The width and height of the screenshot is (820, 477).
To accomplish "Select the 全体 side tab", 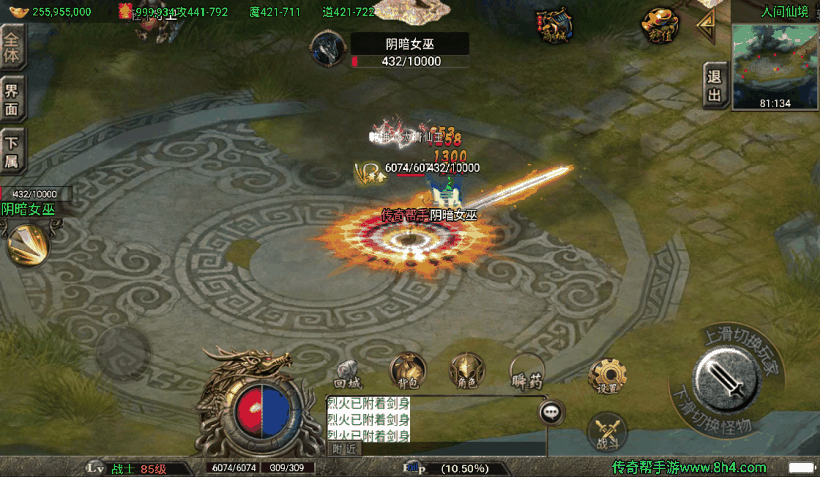I will click(x=12, y=46).
